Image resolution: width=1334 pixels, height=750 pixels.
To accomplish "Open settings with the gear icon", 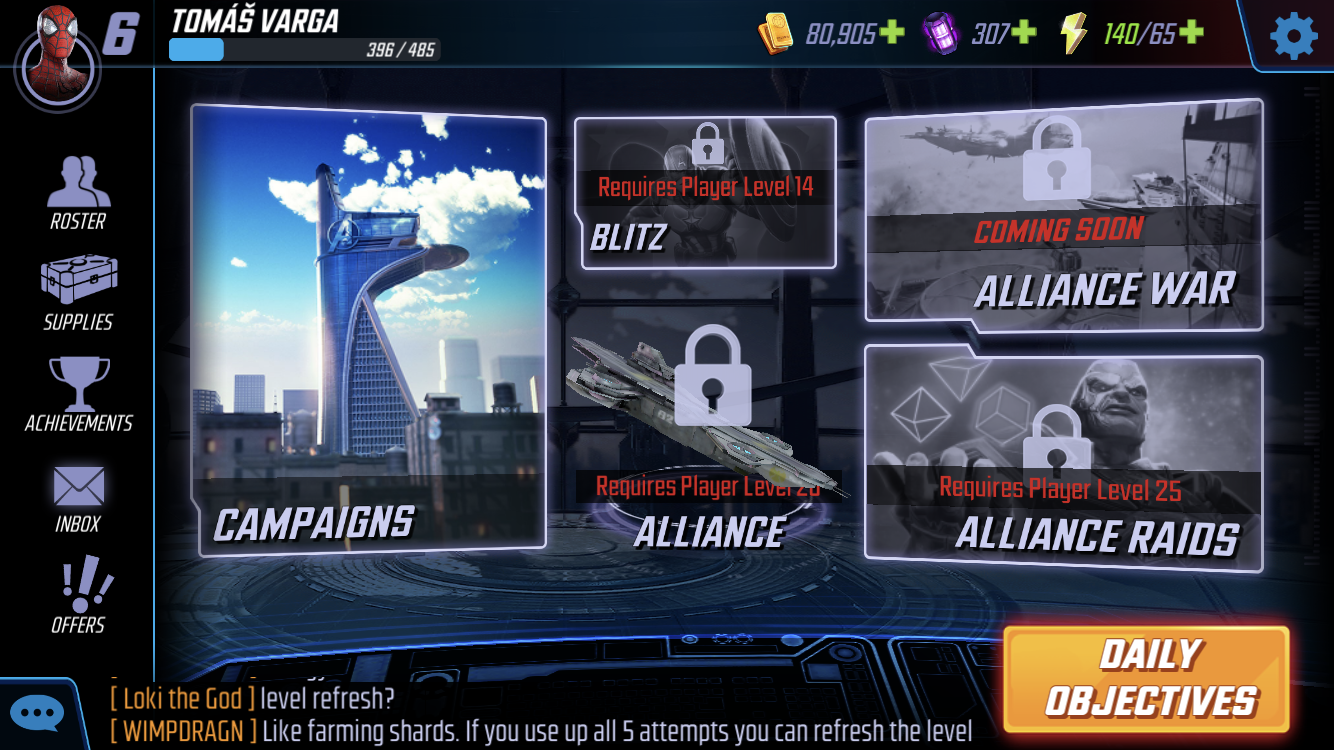I will (1293, 37).
